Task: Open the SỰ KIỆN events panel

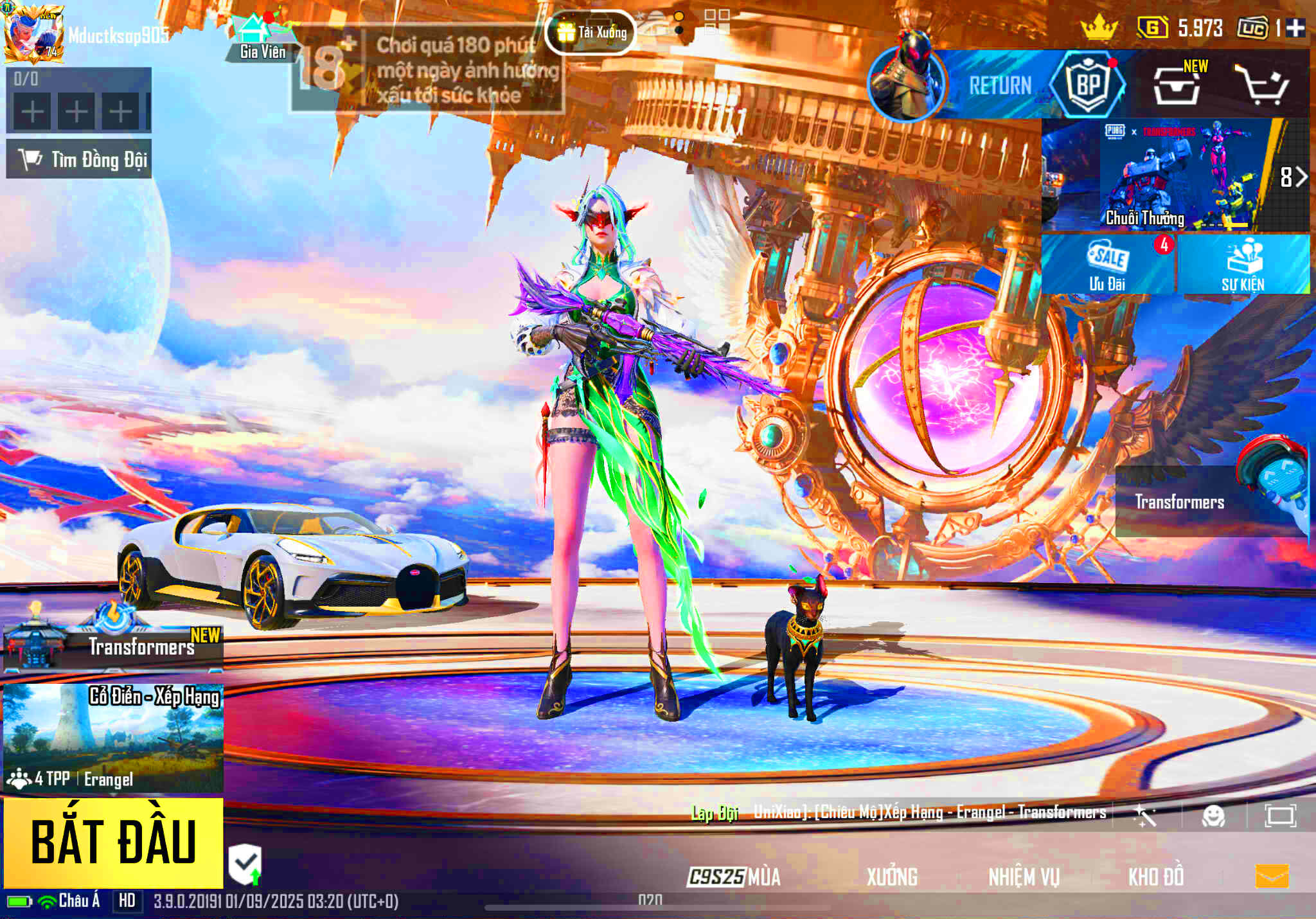Action: click(1243, 265)
